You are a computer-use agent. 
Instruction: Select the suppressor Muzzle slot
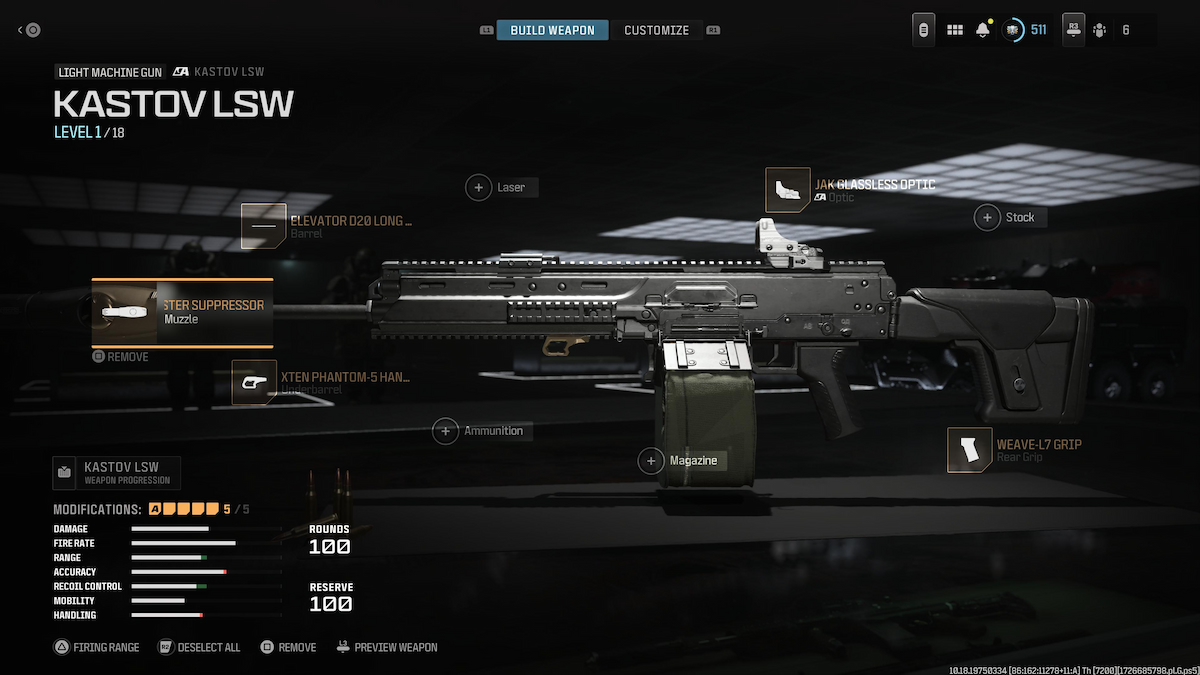[x=183, y=312]
